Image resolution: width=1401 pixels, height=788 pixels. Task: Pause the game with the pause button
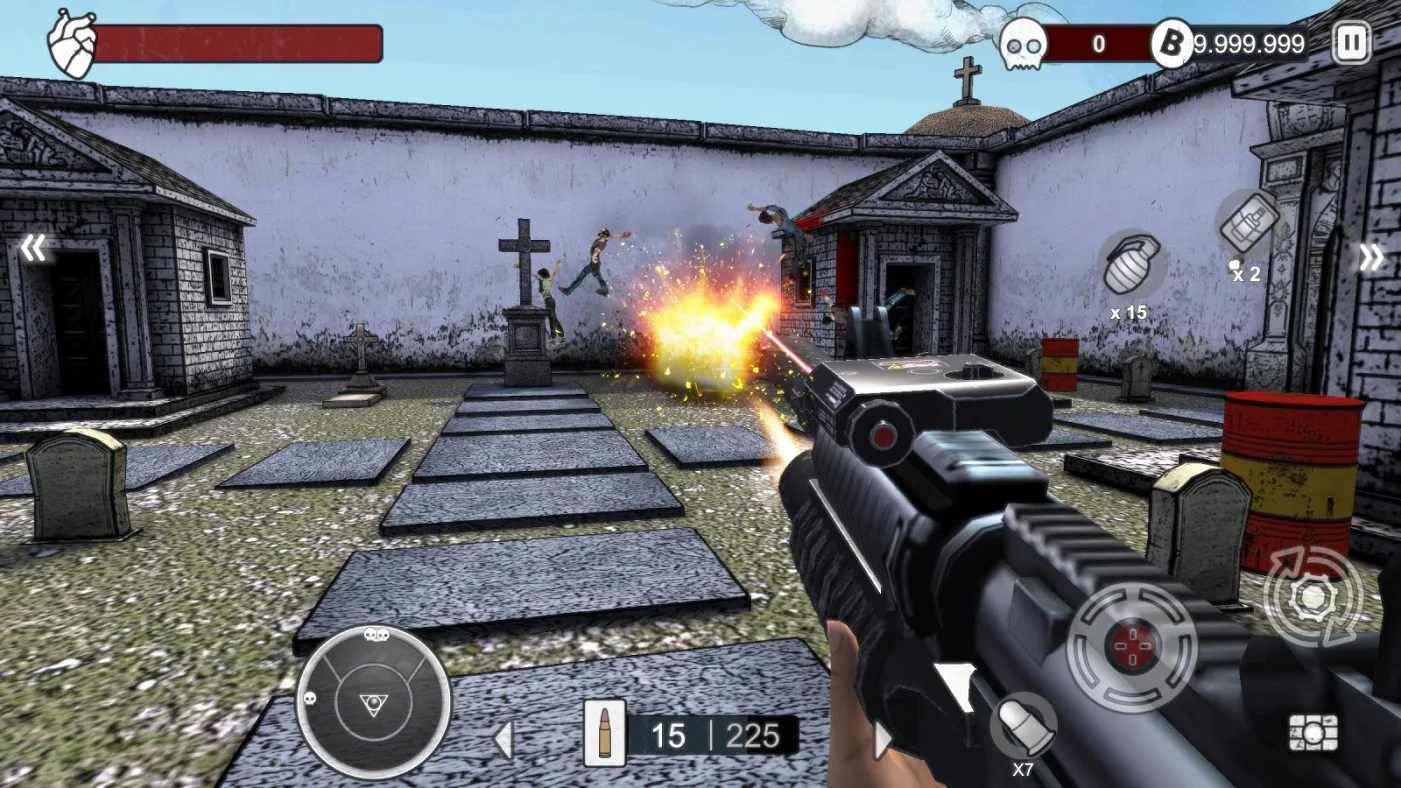coord(1351,43)
